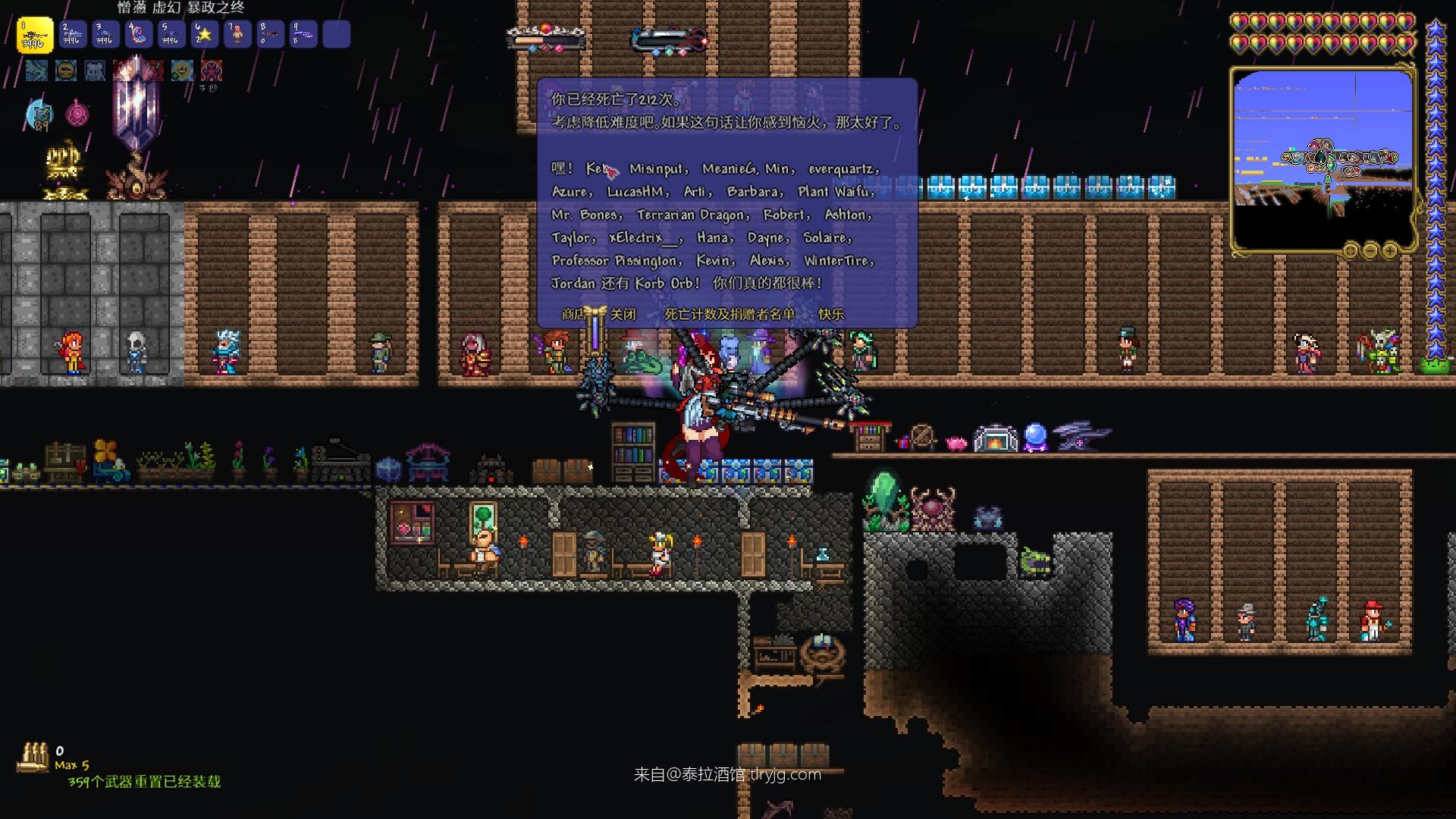The width and height of the screenshot is (1456, 819).
Task: Close the dialogue with 关闭
Action: (623, 314)
